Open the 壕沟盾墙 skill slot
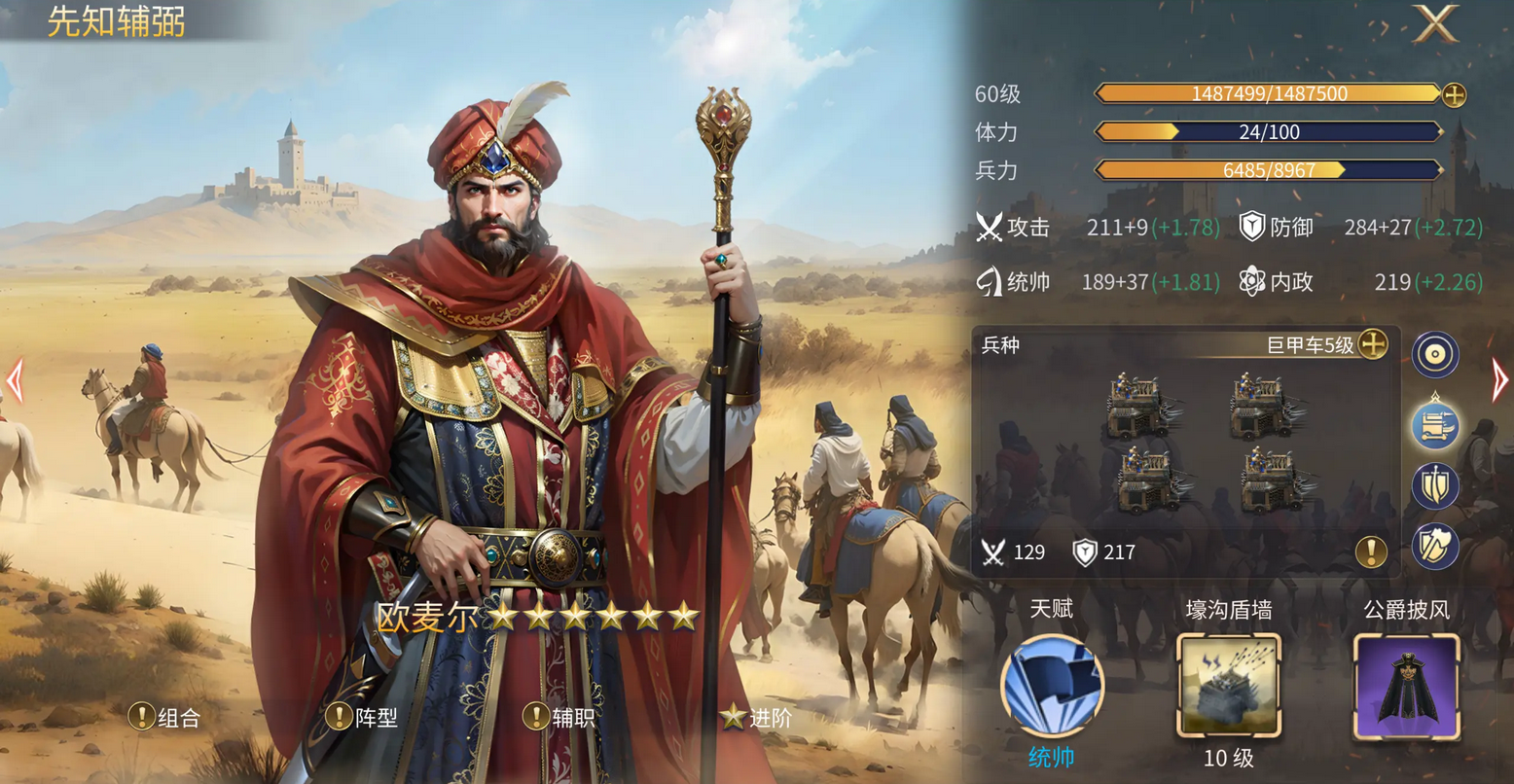1514x784 pixels. (x=1228, y=686)
